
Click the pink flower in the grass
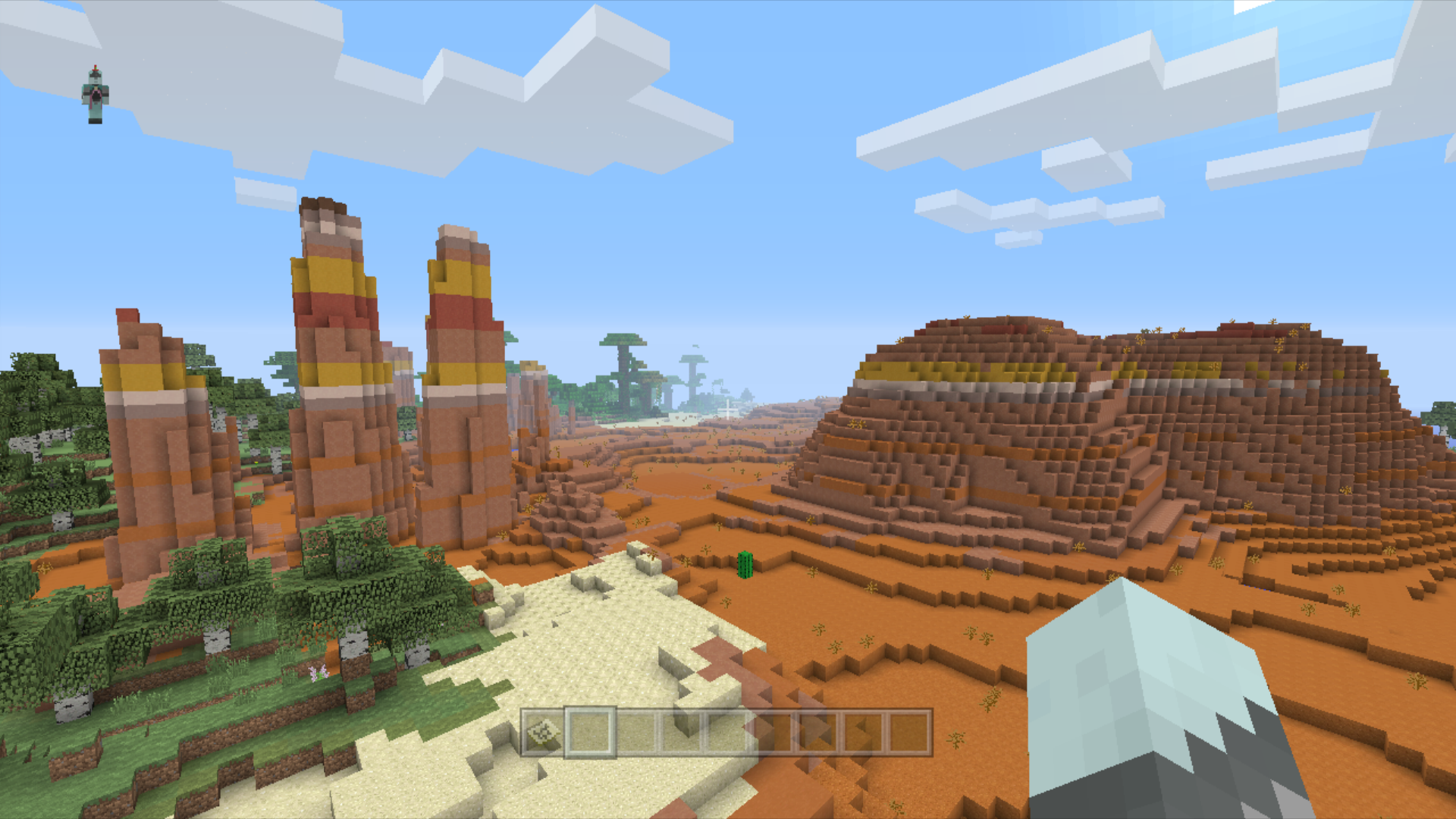pos(318,673)
